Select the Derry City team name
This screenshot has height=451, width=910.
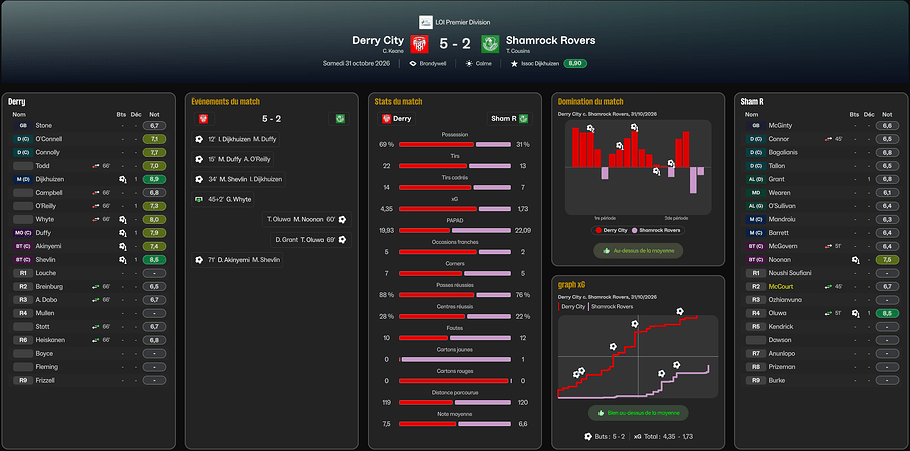(x=378, y=40)
